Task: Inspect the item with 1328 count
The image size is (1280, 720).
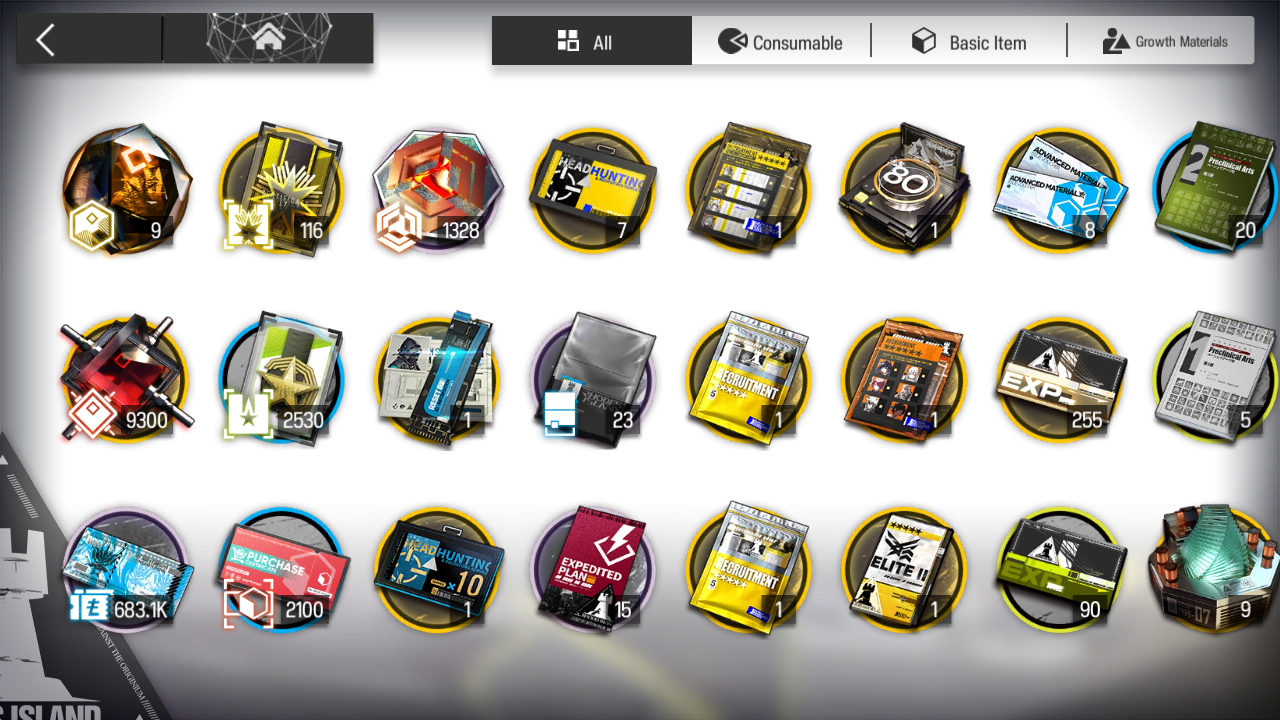Action: click(x=436, y=190)
